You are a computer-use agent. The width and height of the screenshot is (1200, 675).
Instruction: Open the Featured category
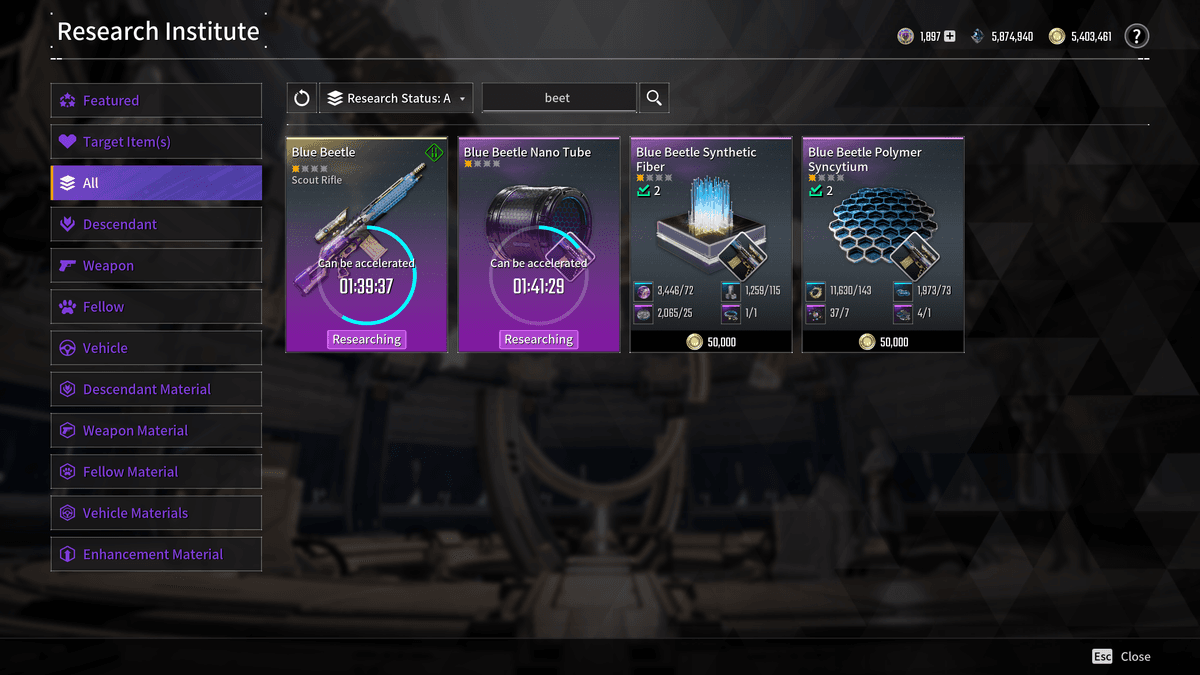tap(156, 100)
